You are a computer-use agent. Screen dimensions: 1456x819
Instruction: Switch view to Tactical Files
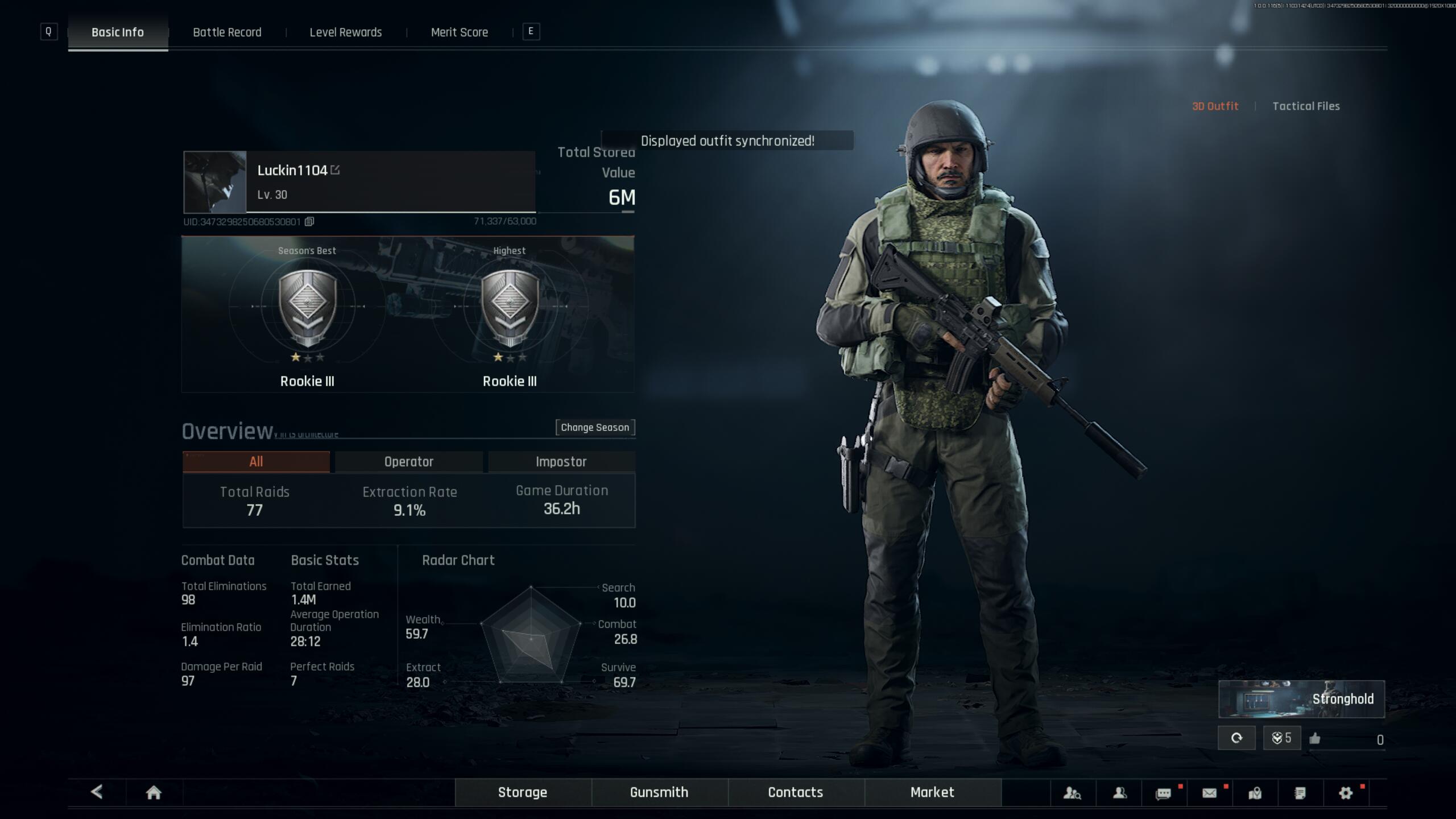(1306, 106)
